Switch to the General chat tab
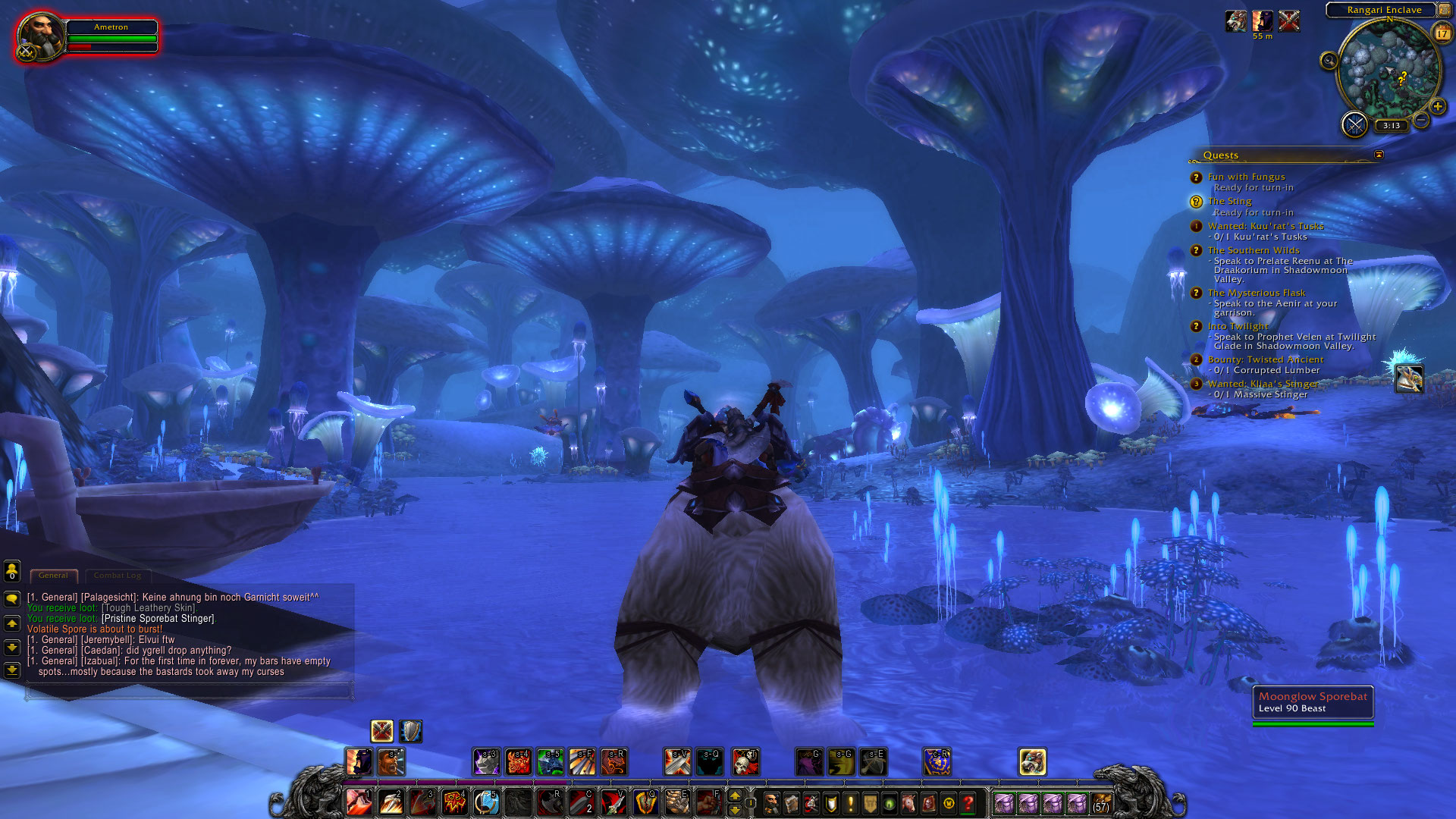 [53, 576]
